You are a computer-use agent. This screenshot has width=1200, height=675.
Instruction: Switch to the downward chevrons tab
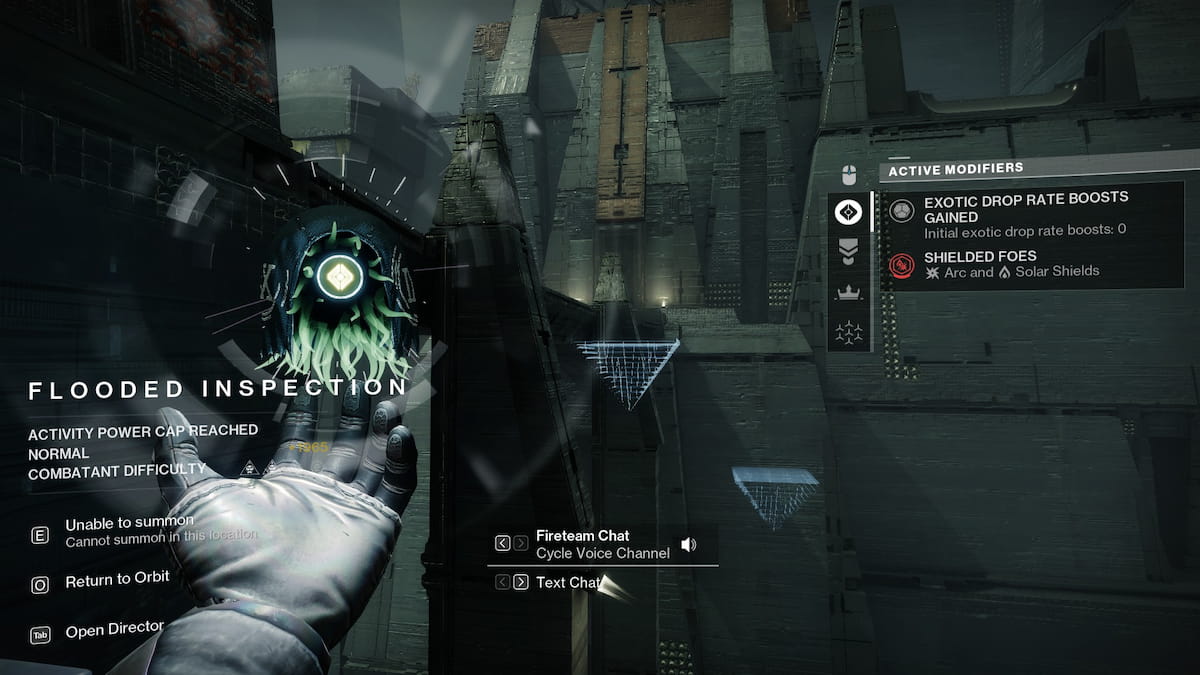pos(849,252)
